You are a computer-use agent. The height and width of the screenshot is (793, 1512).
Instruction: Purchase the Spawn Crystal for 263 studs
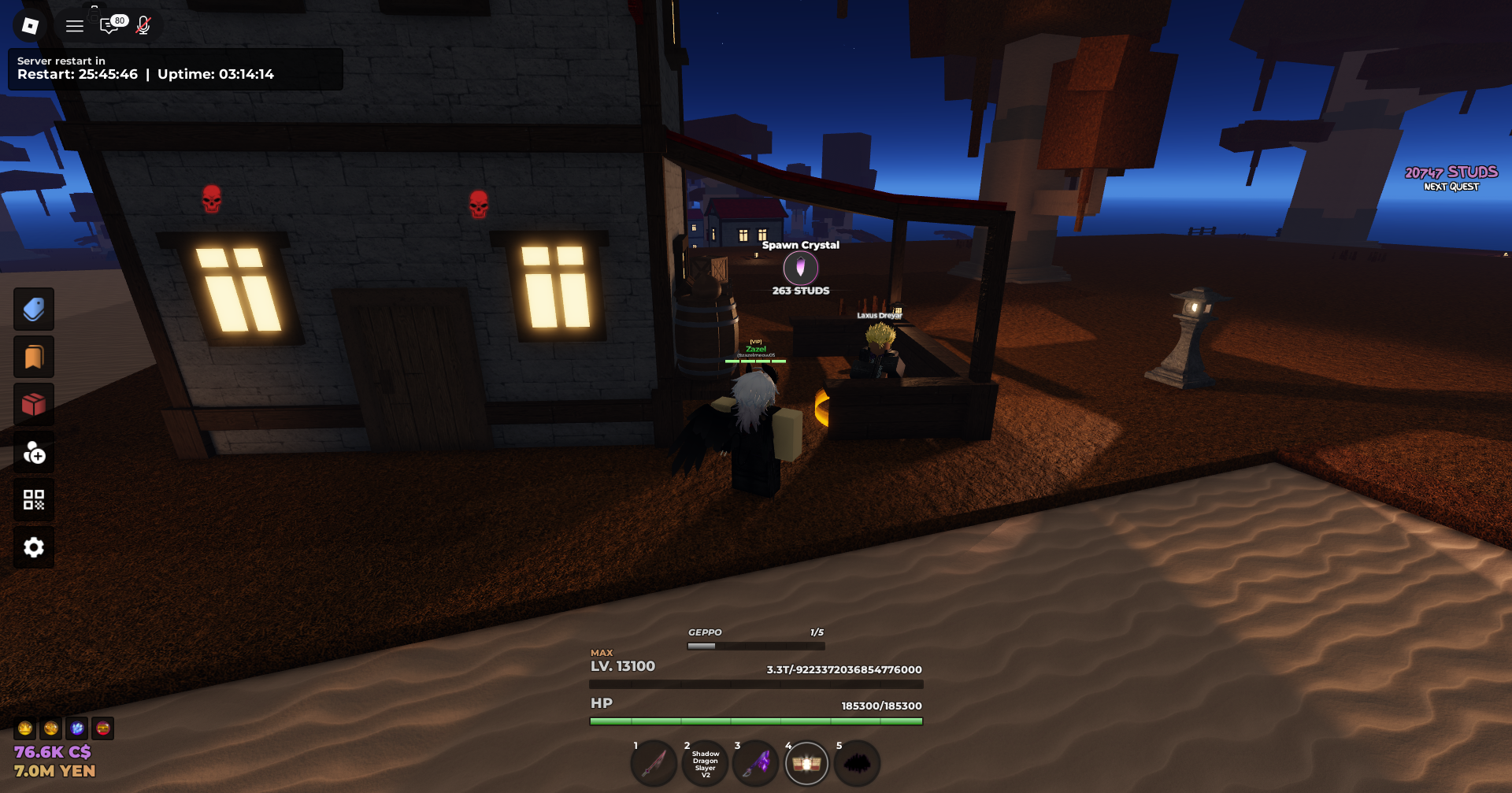pyautogui.click(x=801, y=268)
